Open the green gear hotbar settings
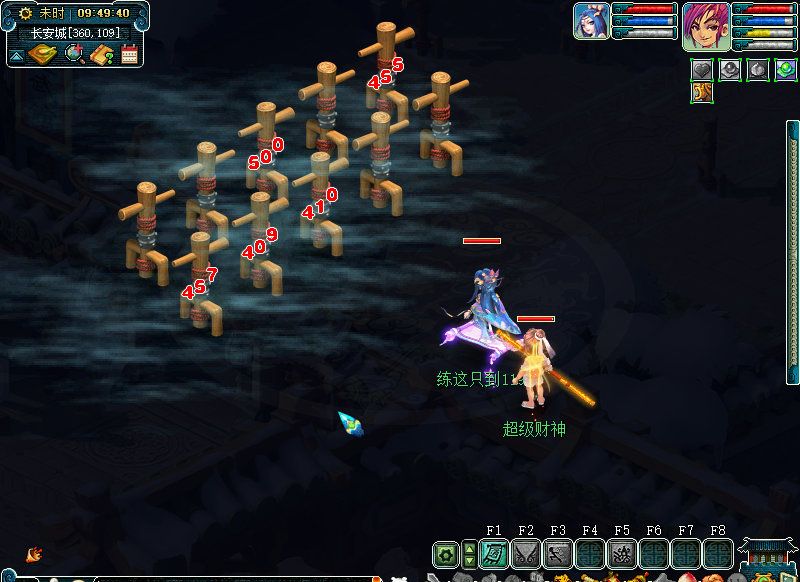800x582 pixels. click(x=445, y=554)
